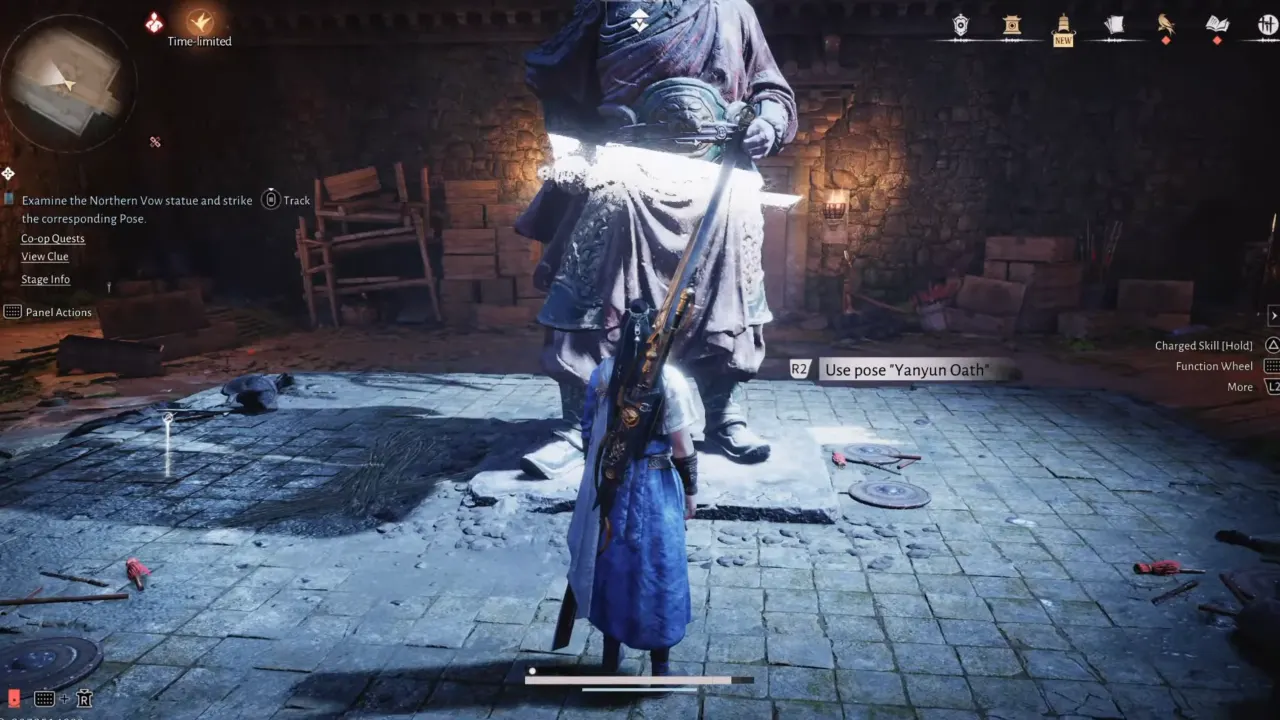This screenshot has height=720, width=1280.
Task: Open the Function Wheel
Action: (1214, 366)
